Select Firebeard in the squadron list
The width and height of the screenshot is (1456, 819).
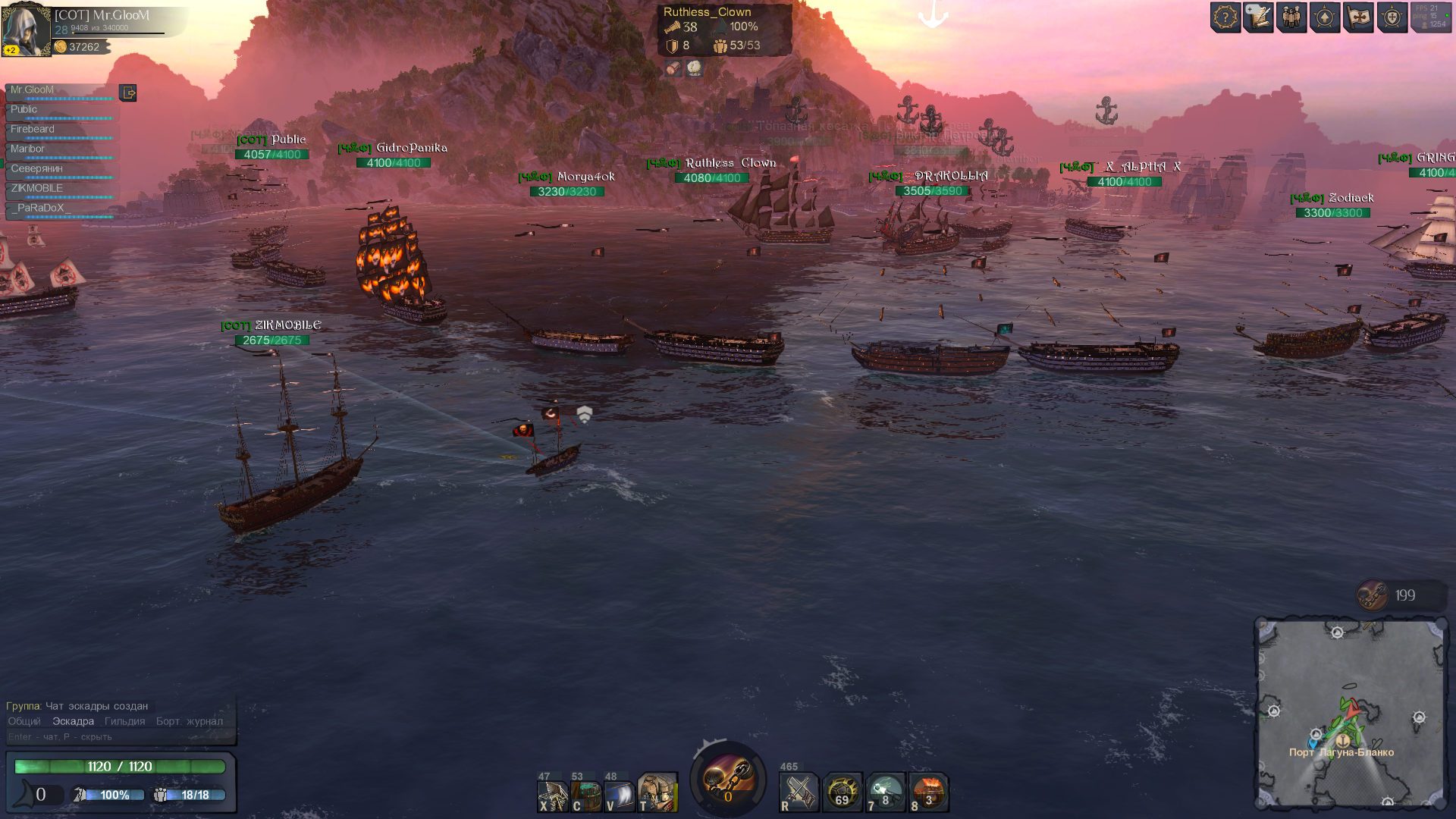[61, 130]
